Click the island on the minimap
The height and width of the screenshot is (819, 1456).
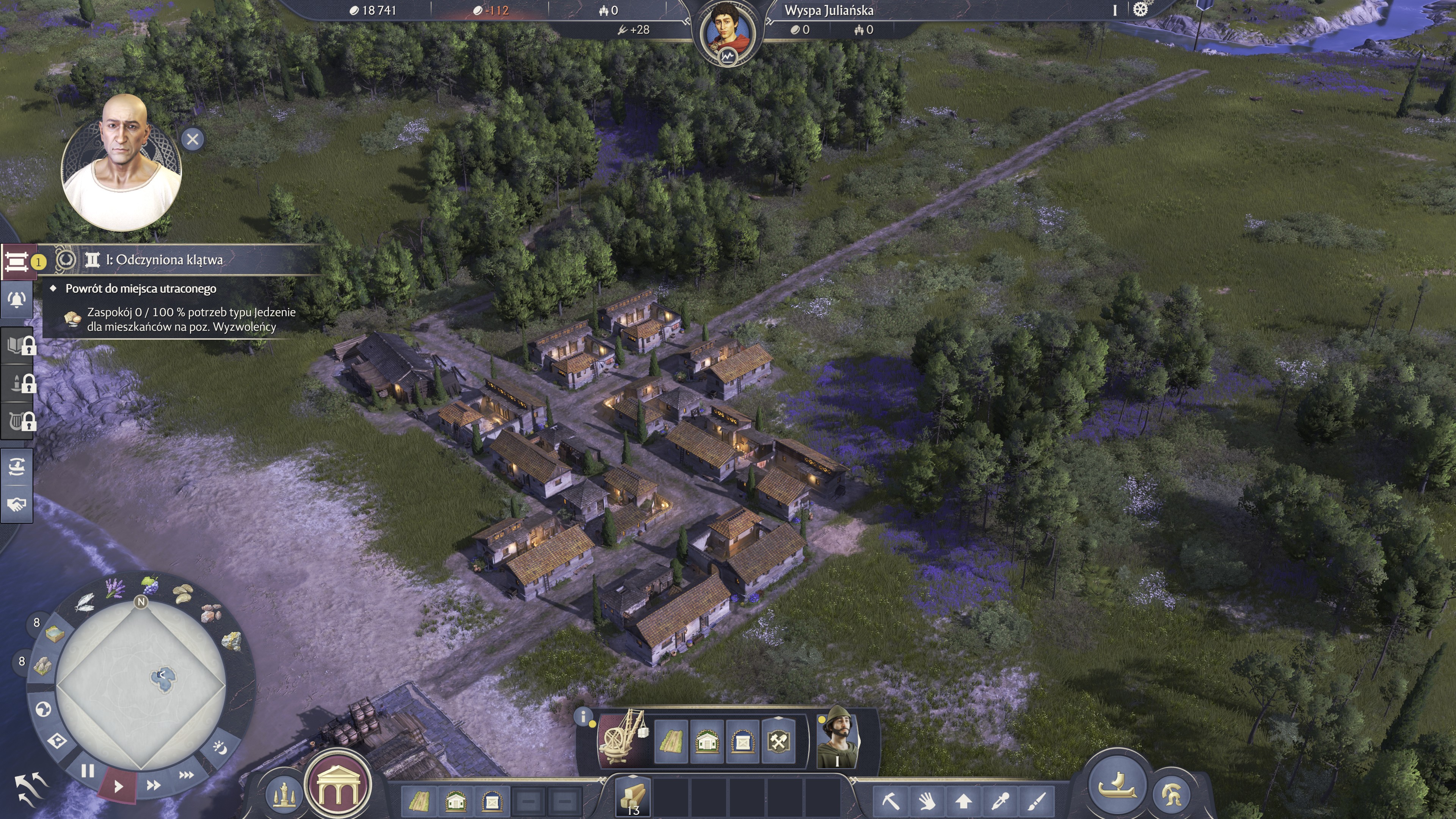163,678
